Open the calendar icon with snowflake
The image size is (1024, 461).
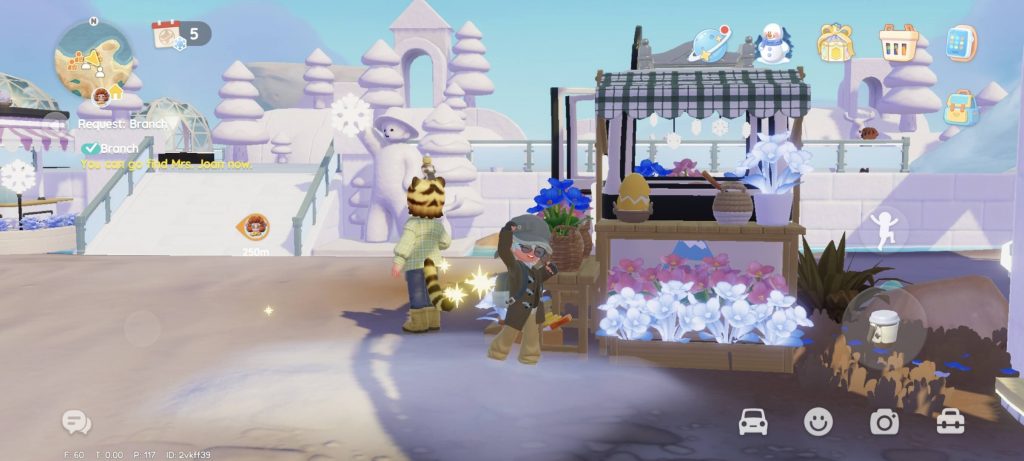click(x=167, y=35)
